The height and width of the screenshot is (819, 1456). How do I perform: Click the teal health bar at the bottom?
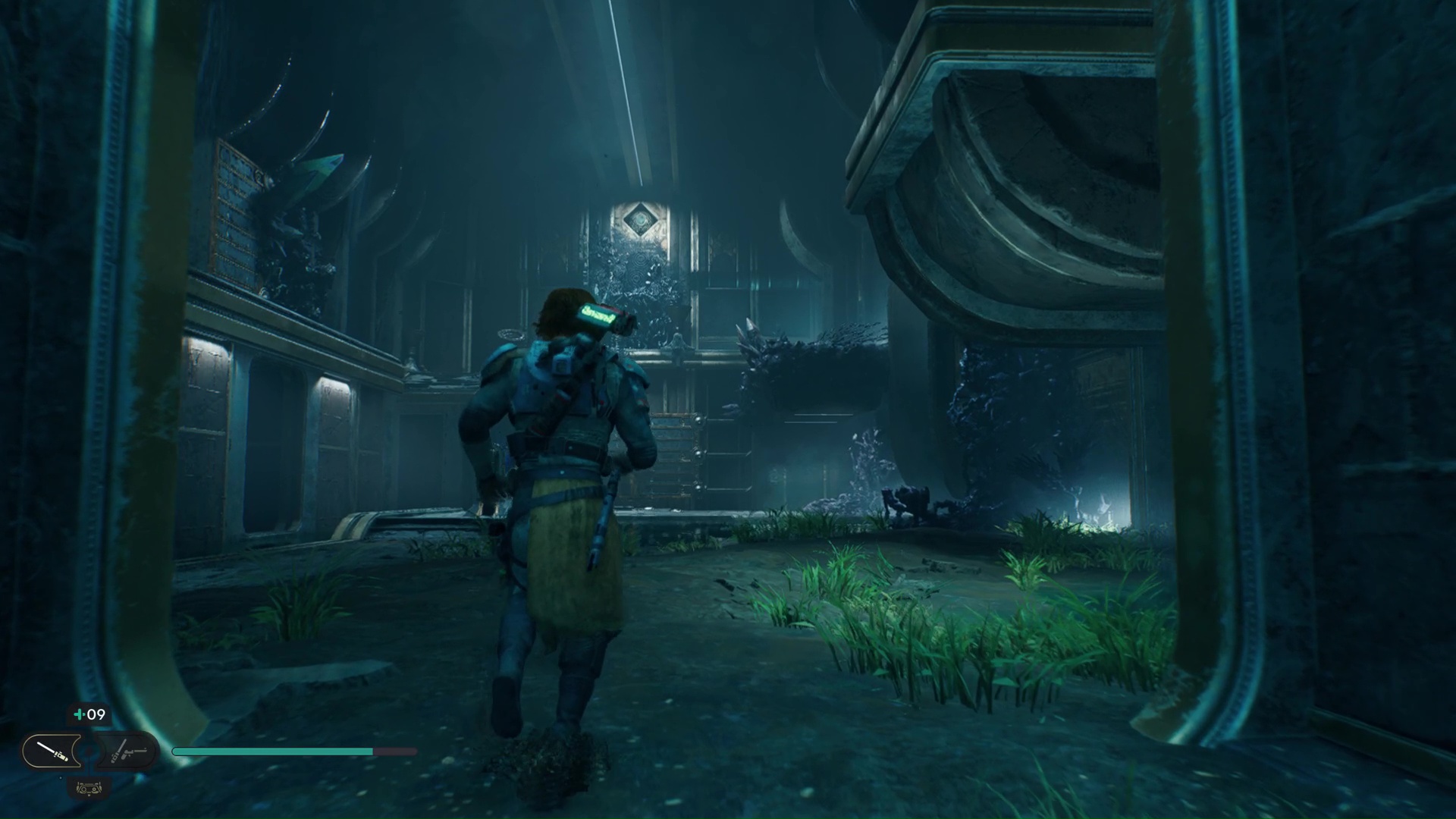click(273, 751)
